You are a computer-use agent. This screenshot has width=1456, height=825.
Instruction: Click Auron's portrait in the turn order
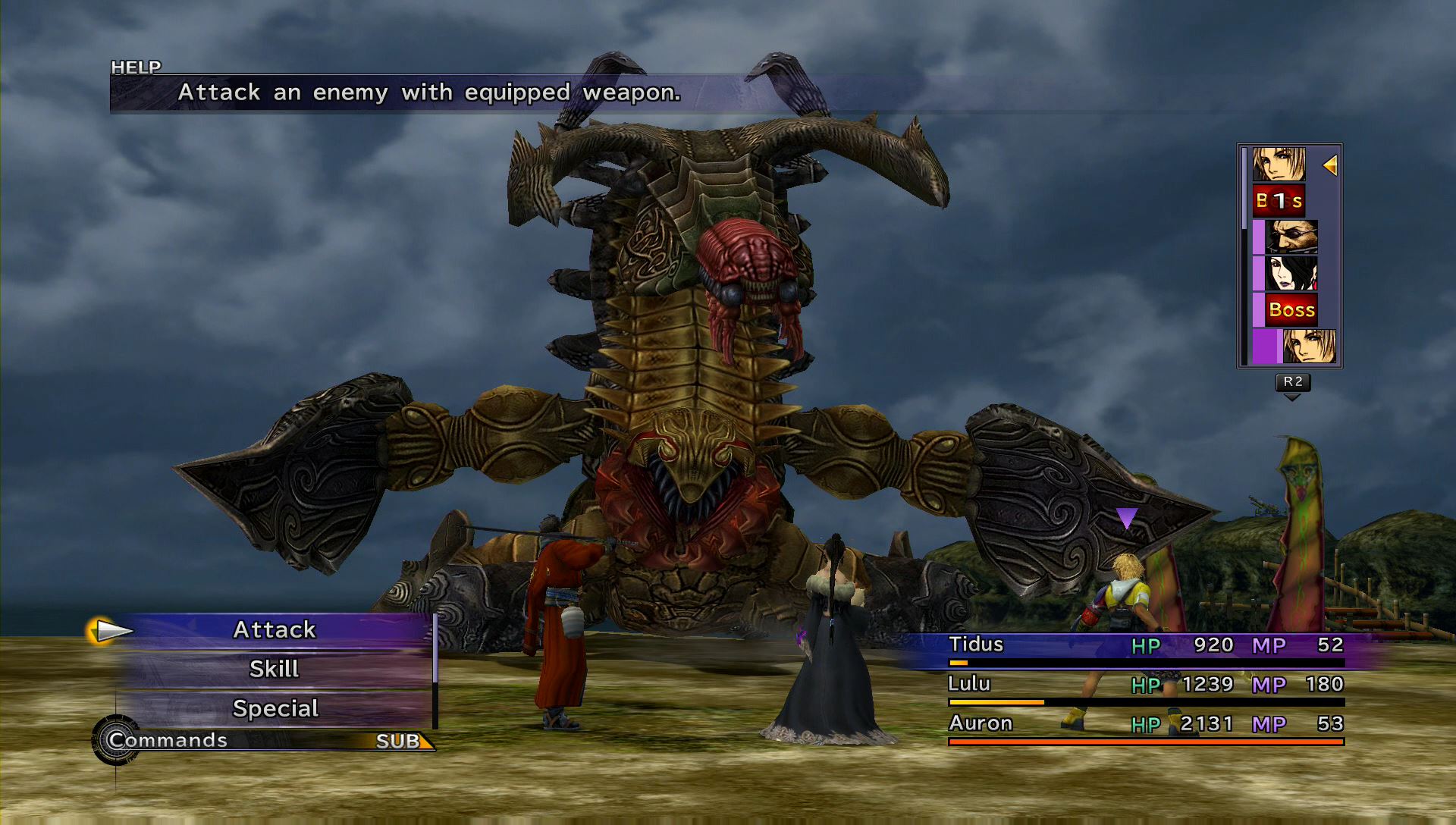1291,237
